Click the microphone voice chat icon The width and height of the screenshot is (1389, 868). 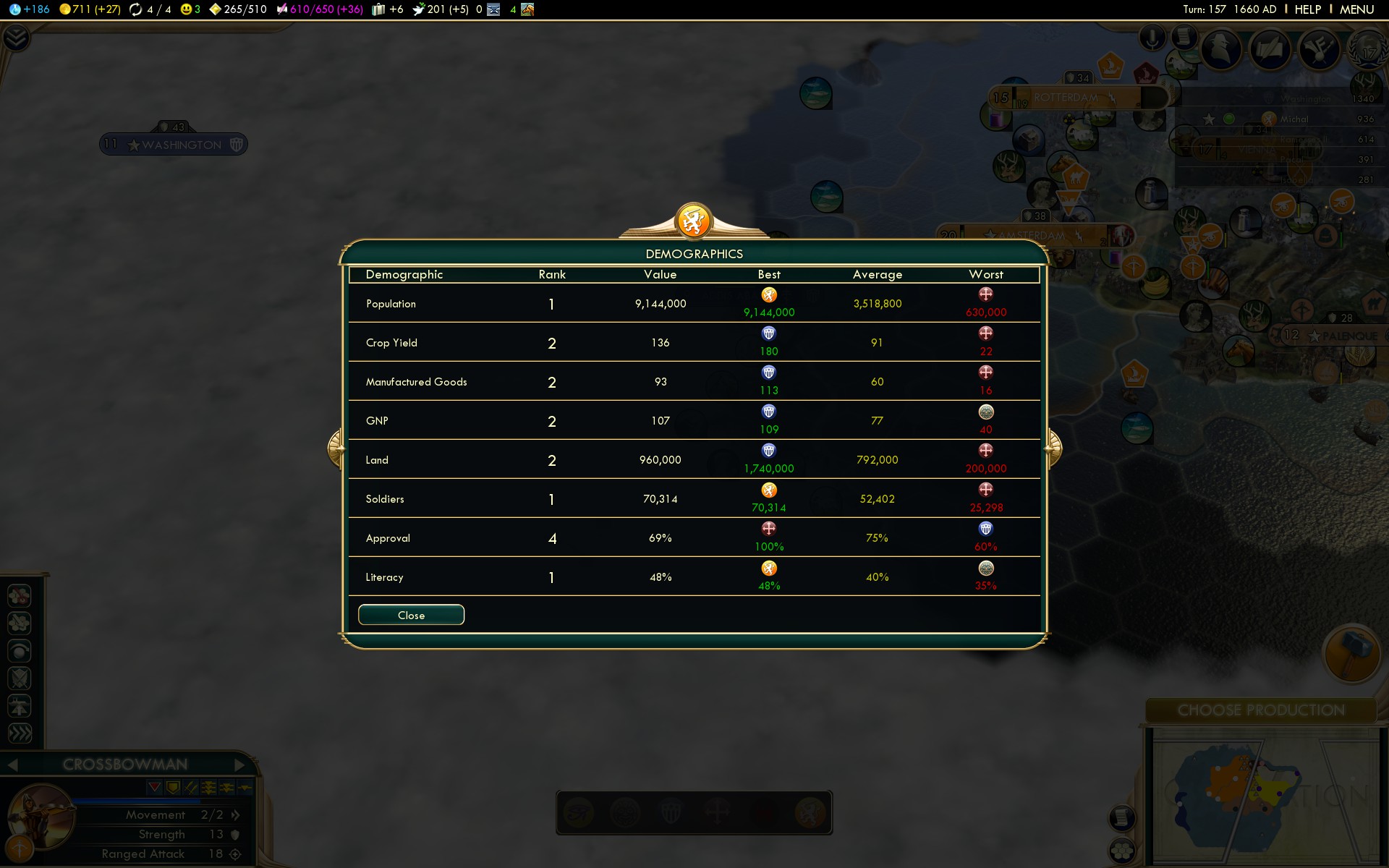pos(1152,38)
